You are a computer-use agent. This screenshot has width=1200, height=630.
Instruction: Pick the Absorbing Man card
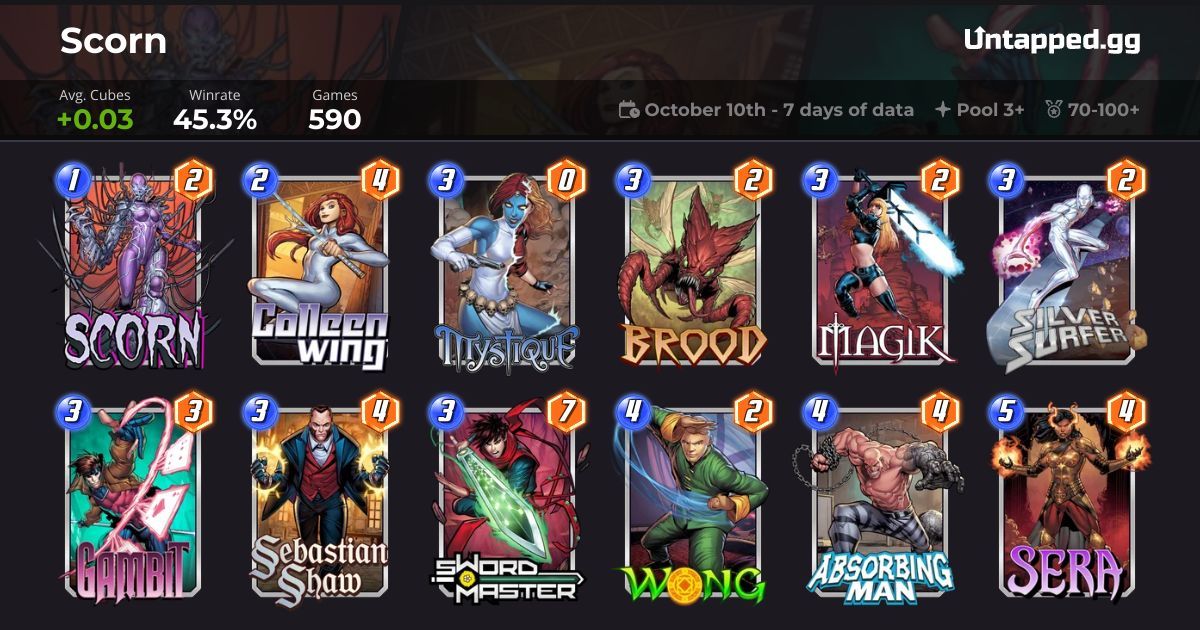(880, 498)
